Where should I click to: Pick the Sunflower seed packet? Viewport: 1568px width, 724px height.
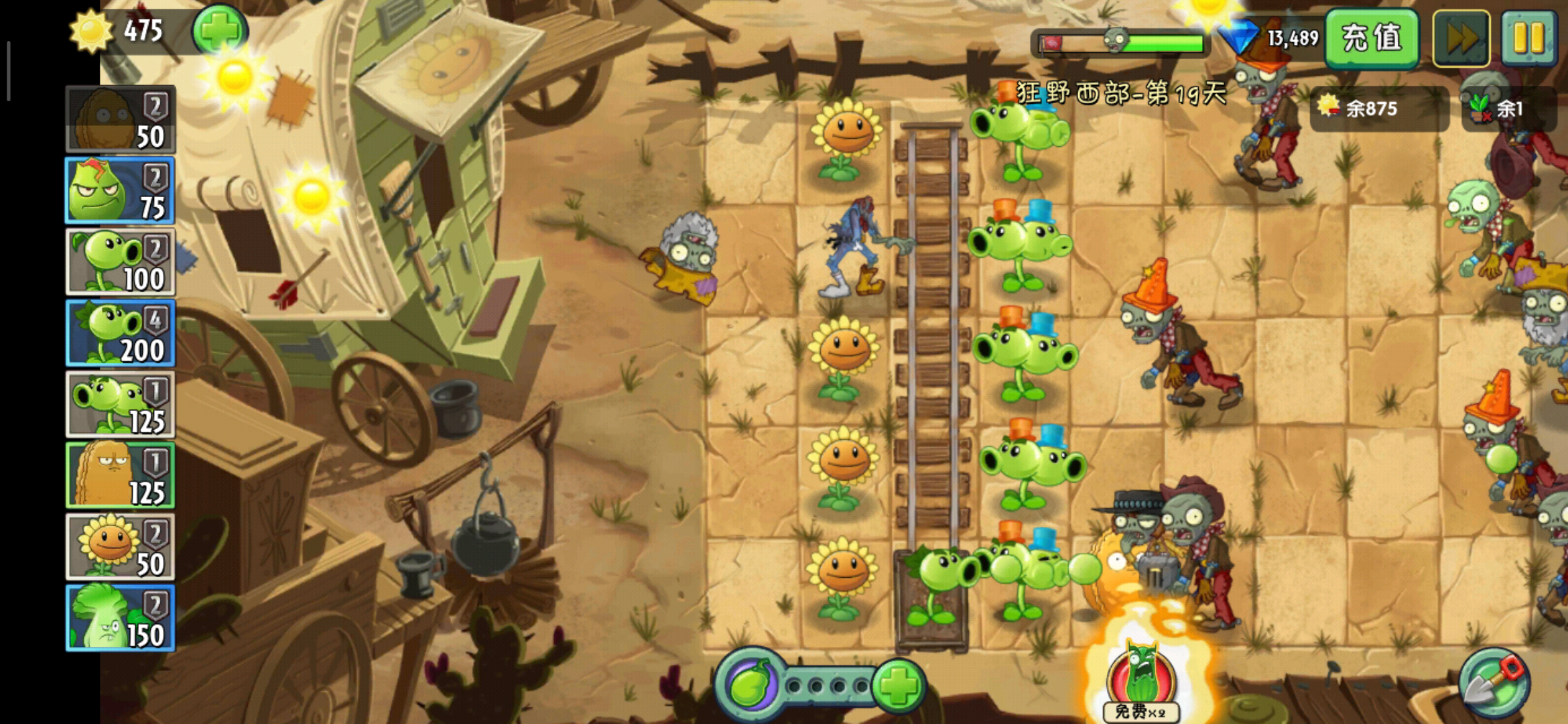121,546
